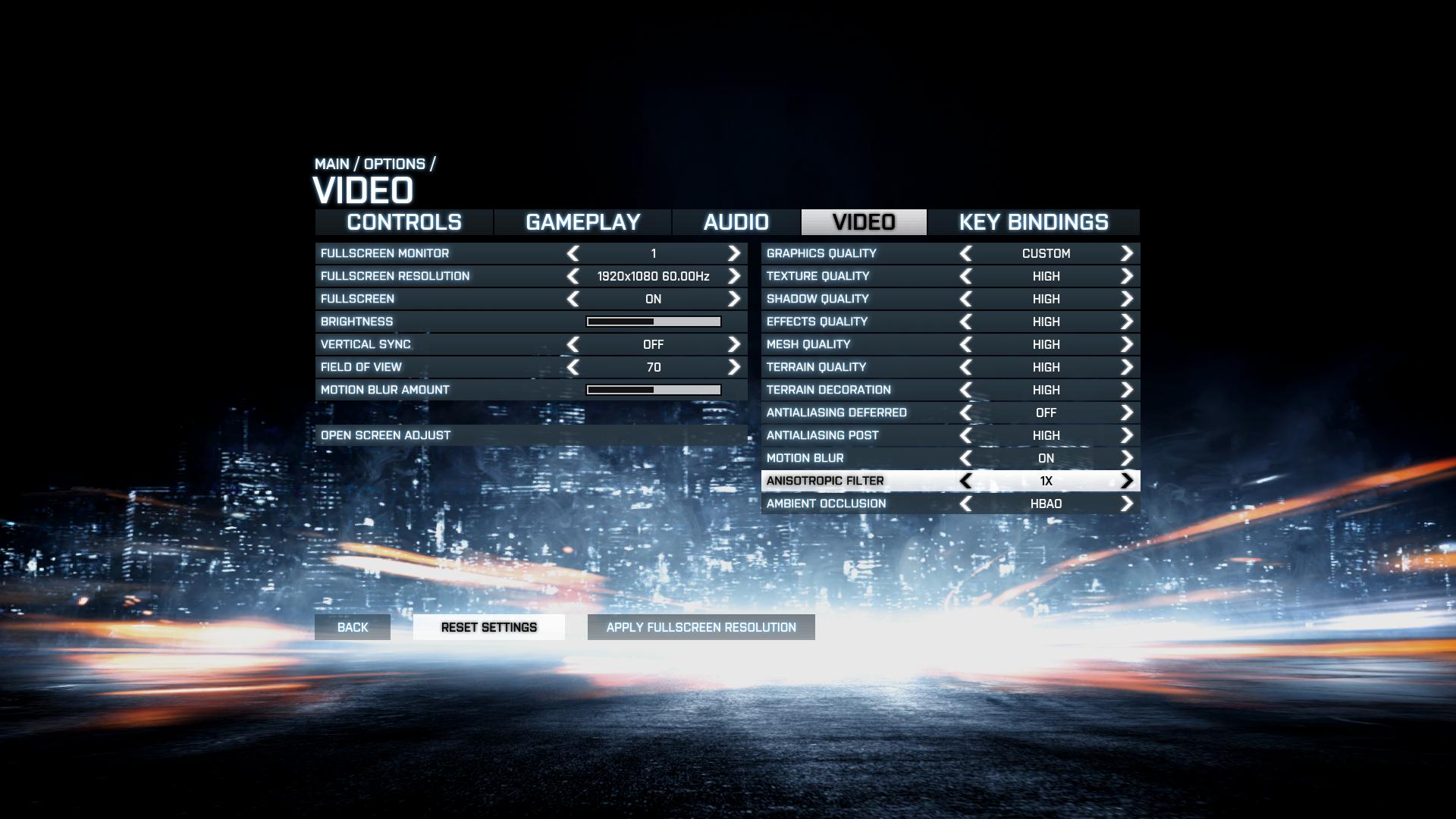This screenshot has width=1456, height=819.
Task: Go to the Key Bindings tab
Action: point(1033,222)
